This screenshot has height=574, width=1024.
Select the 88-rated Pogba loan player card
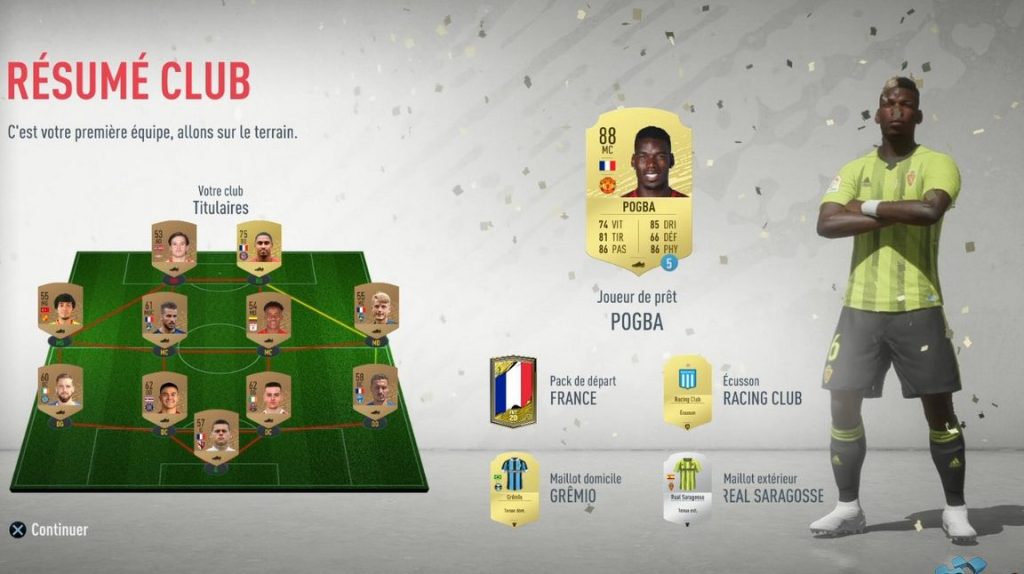point(638,190)
